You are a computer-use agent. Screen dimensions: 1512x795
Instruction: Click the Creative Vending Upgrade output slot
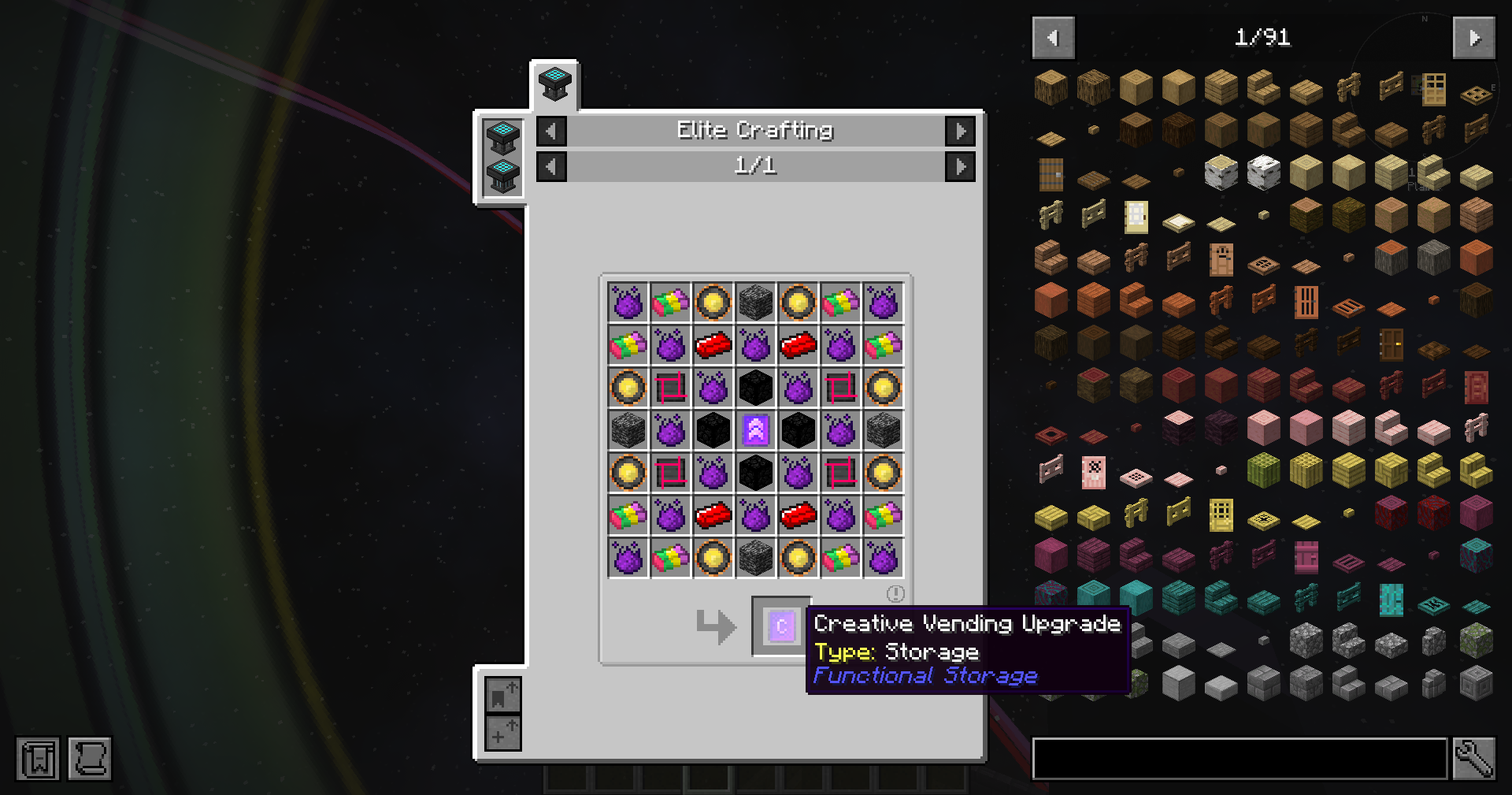781,626
